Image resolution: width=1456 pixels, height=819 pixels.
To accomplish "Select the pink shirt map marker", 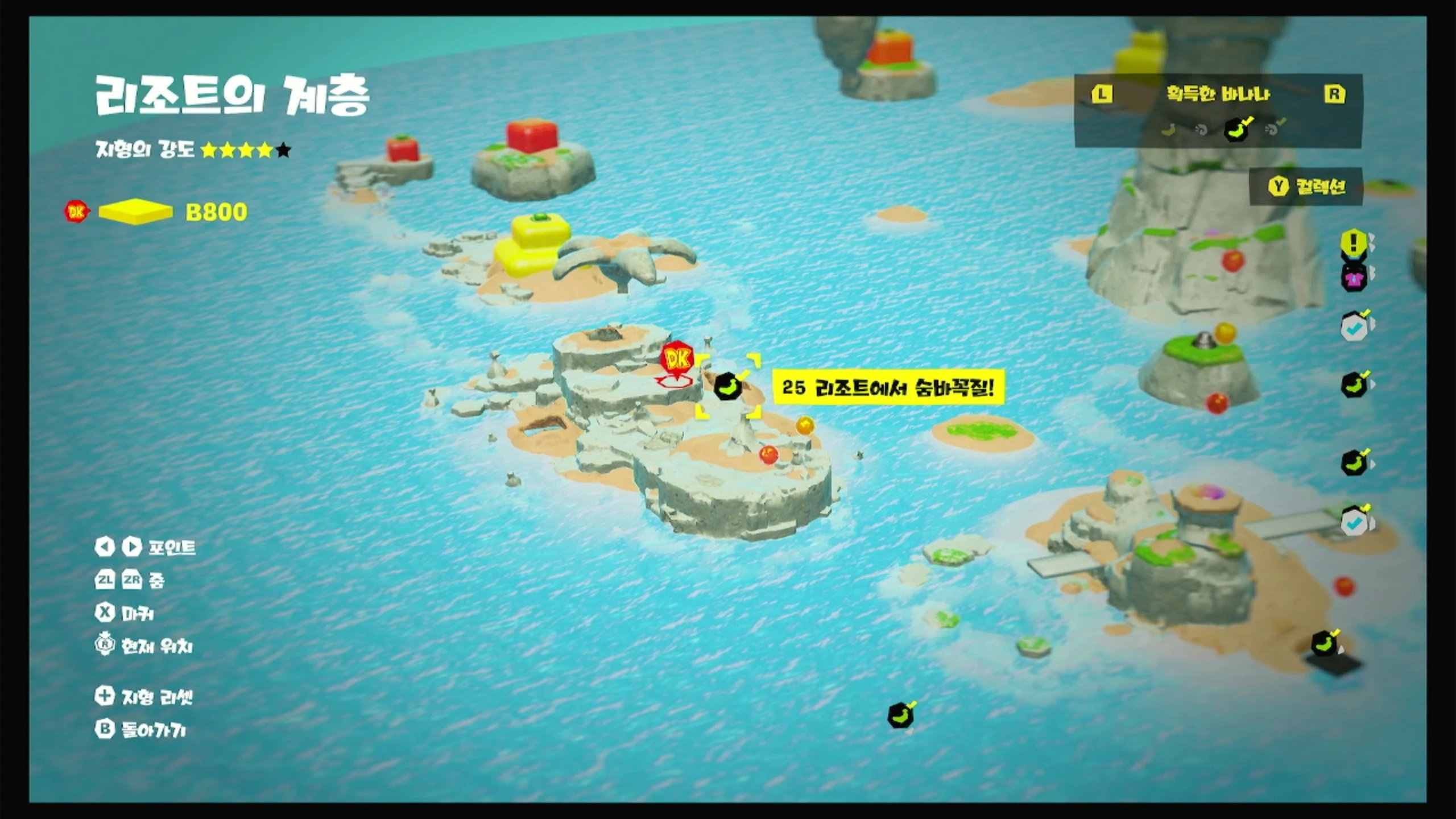I will click(1354, 278).
